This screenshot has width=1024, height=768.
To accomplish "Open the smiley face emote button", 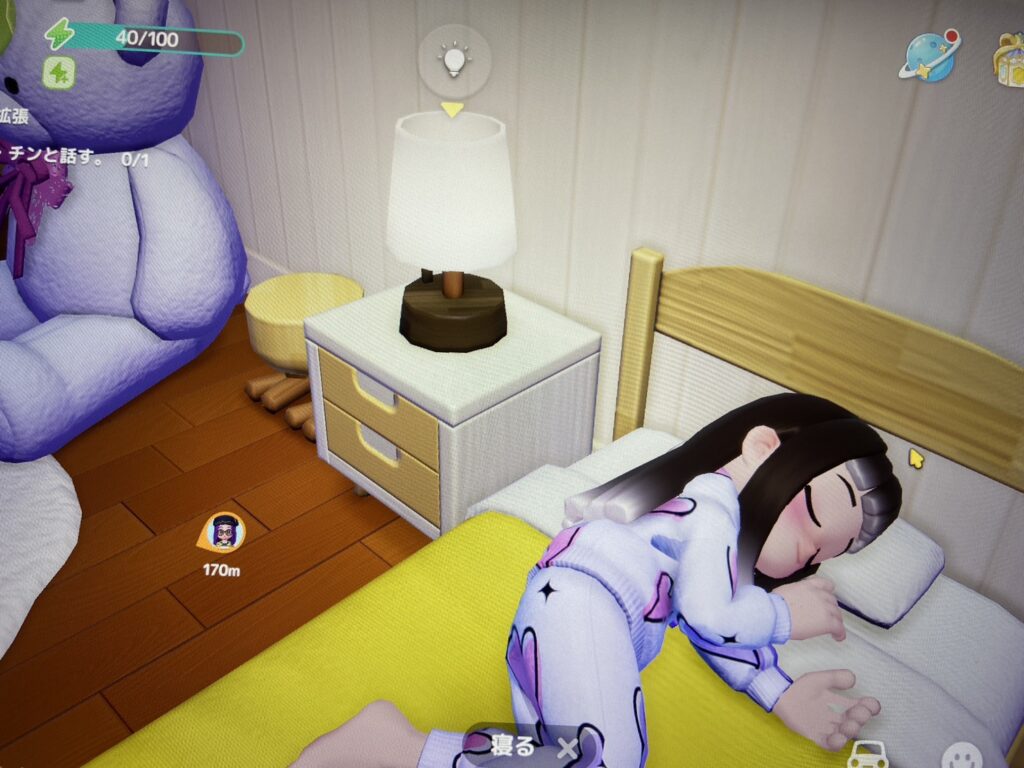I will (961, 756).
